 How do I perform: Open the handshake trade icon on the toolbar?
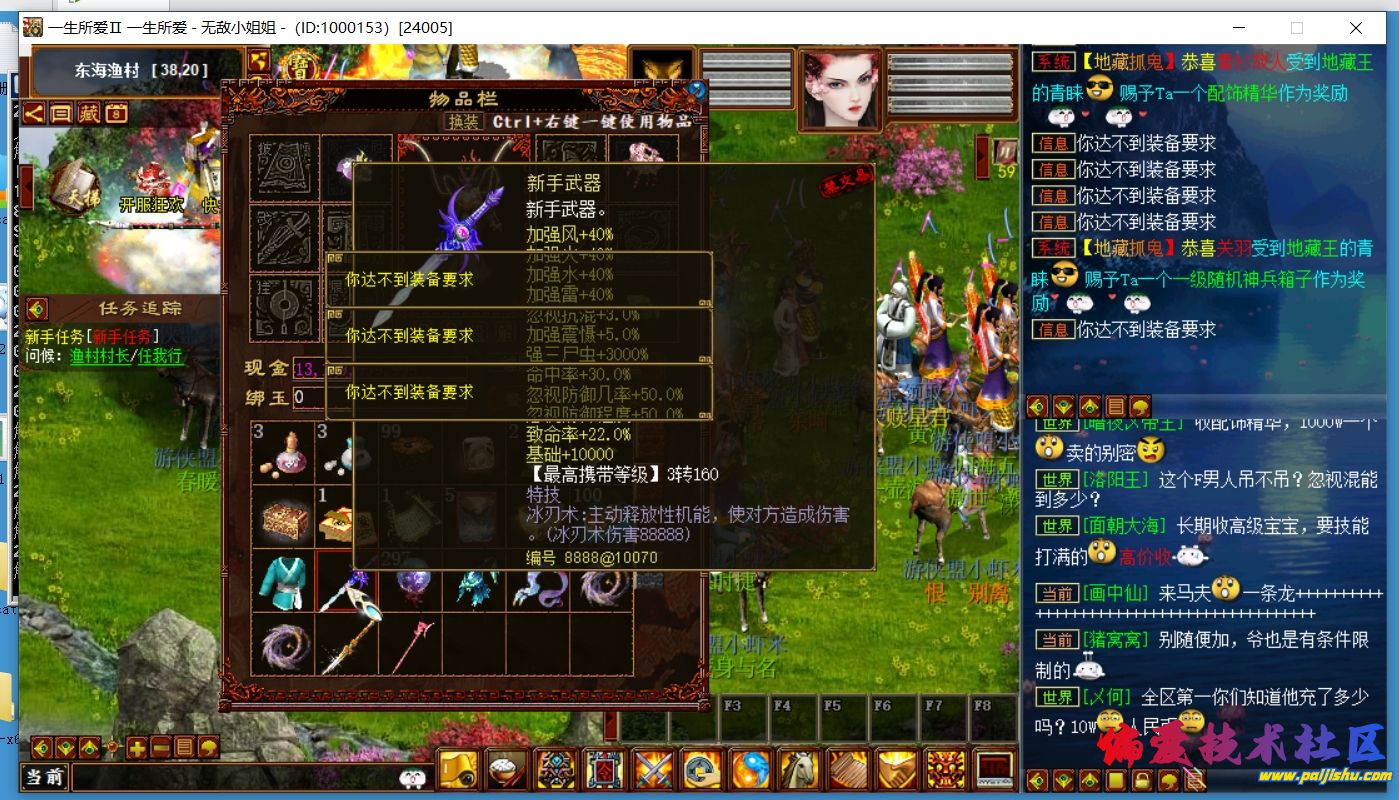tap(895, 769)
